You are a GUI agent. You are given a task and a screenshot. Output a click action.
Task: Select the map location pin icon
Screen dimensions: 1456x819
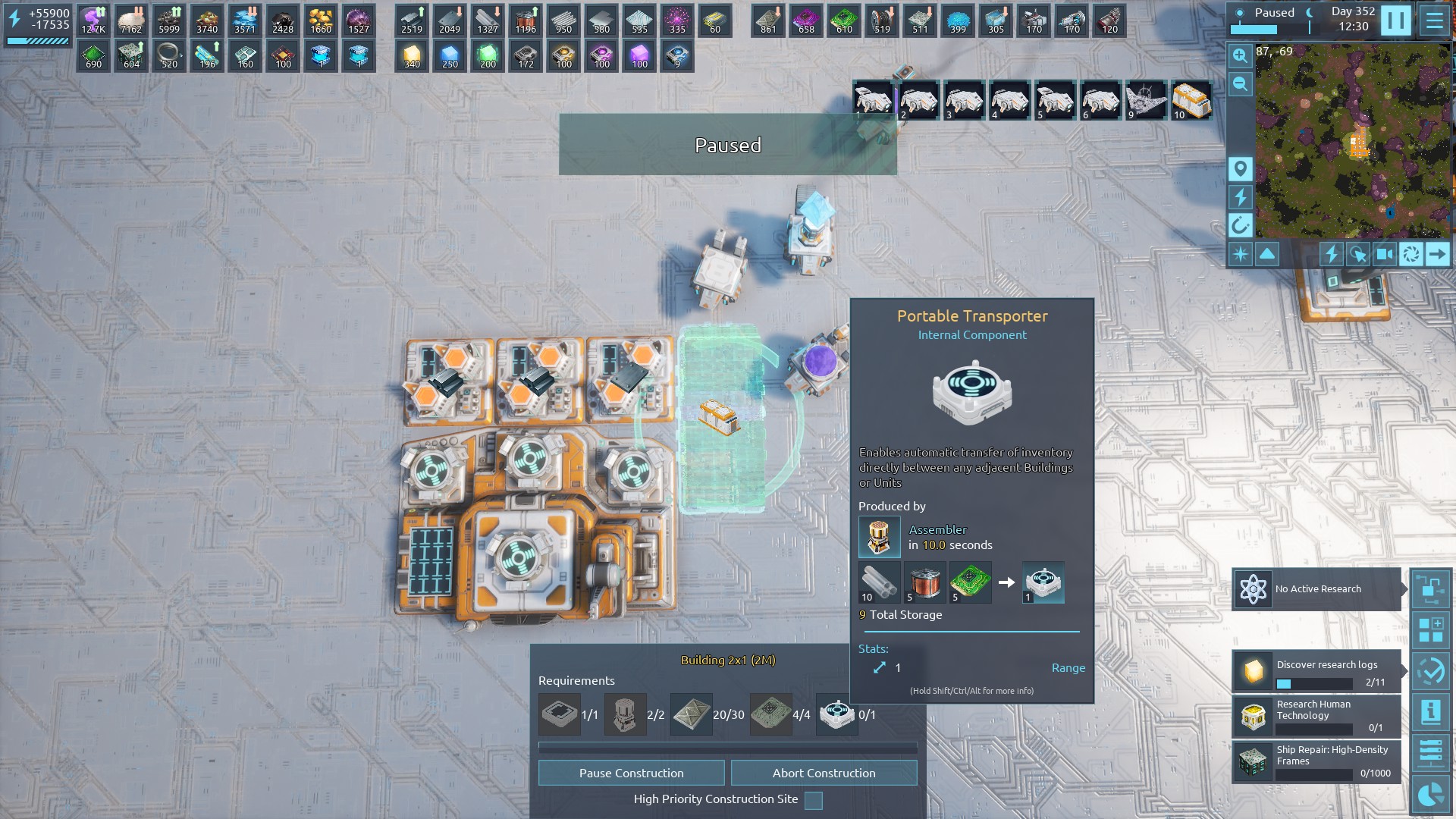pos(1240,168)
